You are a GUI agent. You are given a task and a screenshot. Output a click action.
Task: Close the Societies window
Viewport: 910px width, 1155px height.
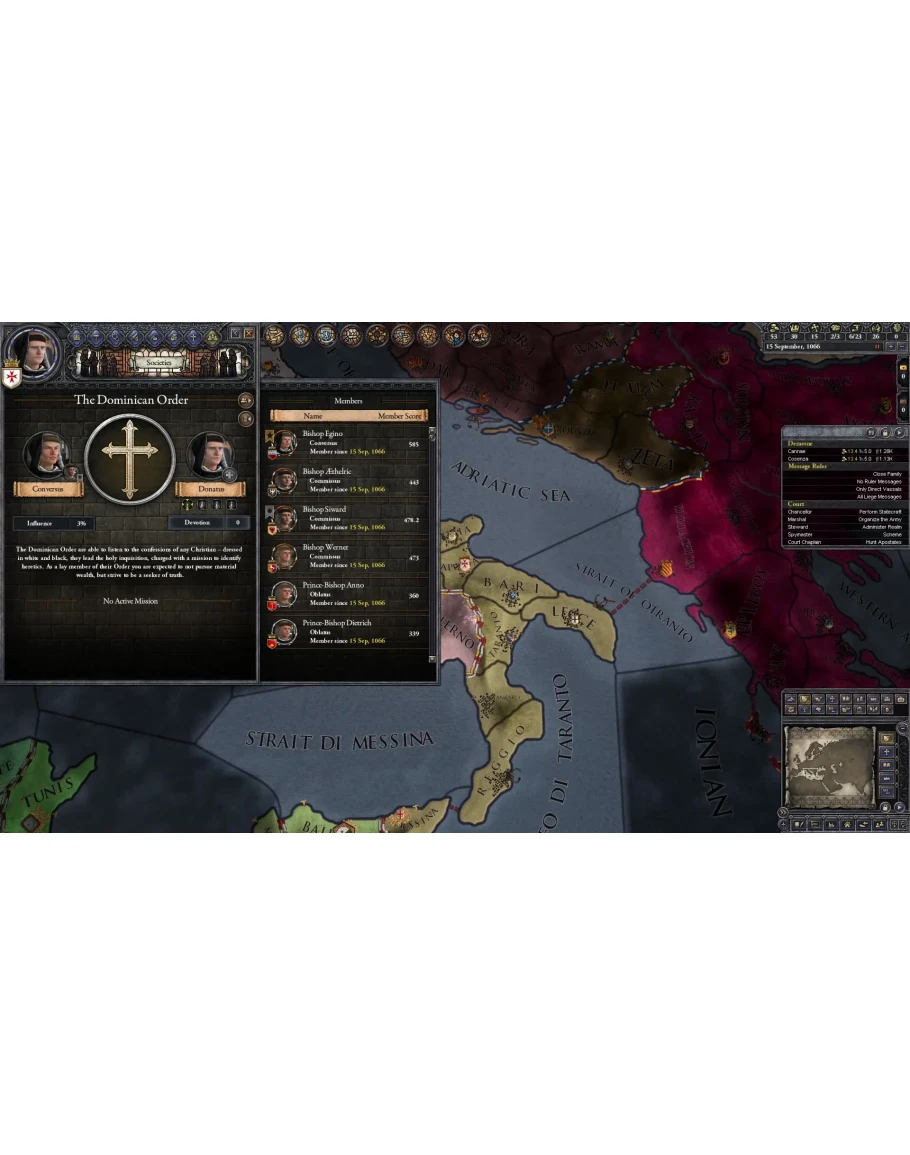[x=248, y=333]
